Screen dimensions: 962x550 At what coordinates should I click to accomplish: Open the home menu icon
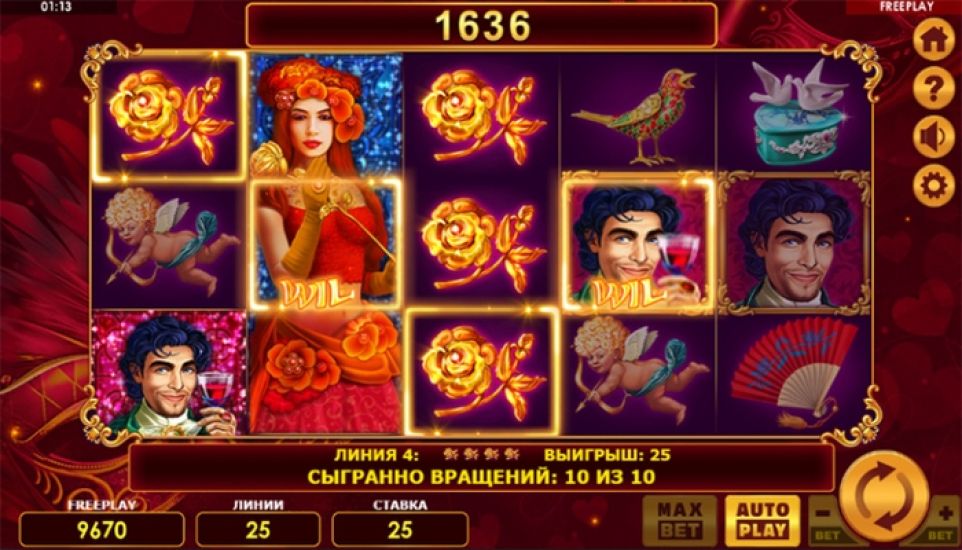click(934, 43)
